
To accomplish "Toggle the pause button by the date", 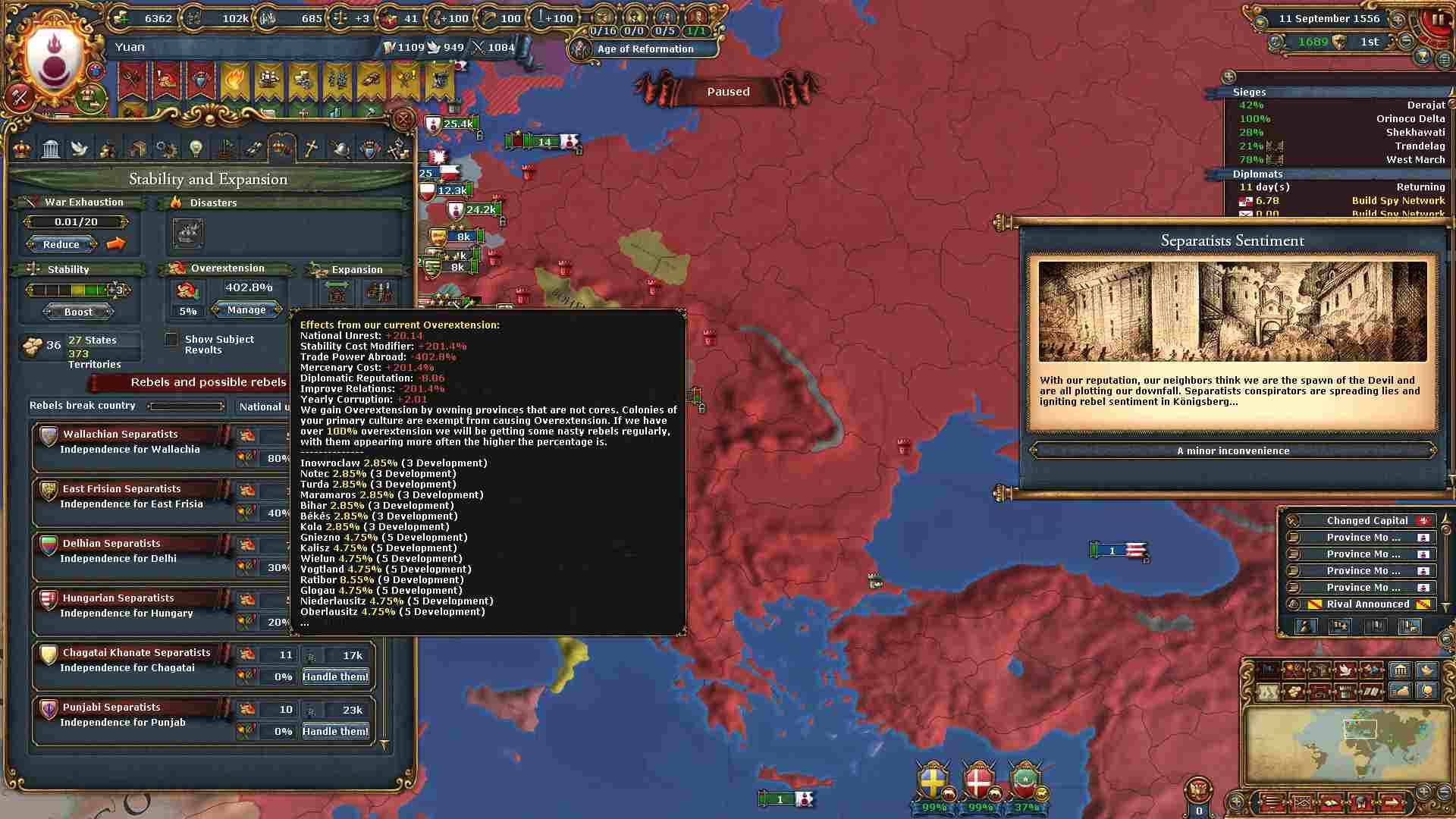I will [1437, 20].
